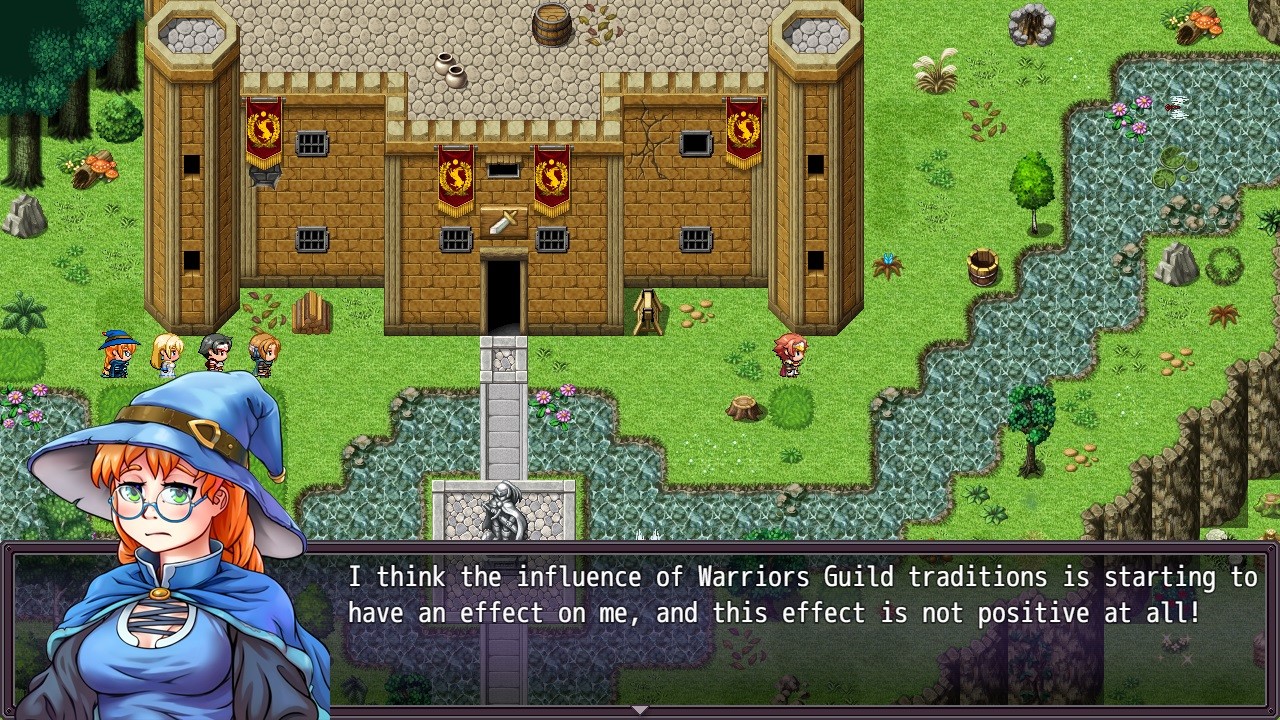1280x720 pixels.
Task: Click the barrel on the guild rooftop
Action: (x=549, y=25)
